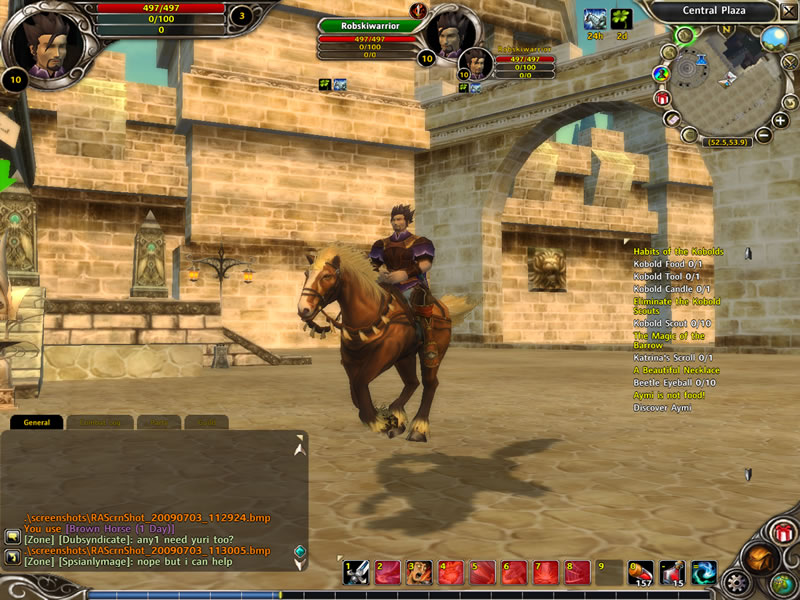Activate the shouting face skill in slot 3
This screenshot has height=600, width=800.
[420, 573]
